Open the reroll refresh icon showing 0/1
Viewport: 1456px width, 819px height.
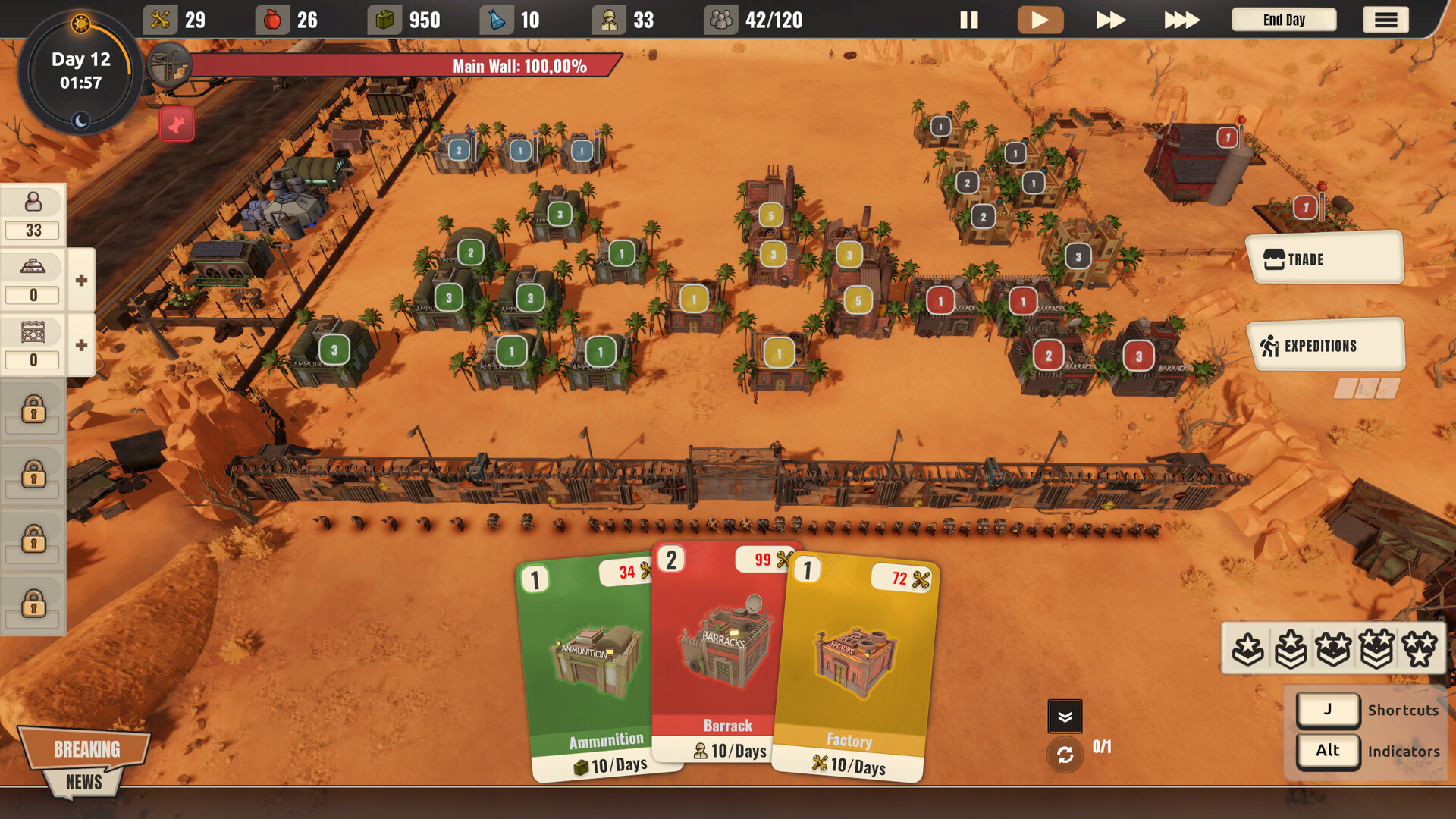(1065, 755)
